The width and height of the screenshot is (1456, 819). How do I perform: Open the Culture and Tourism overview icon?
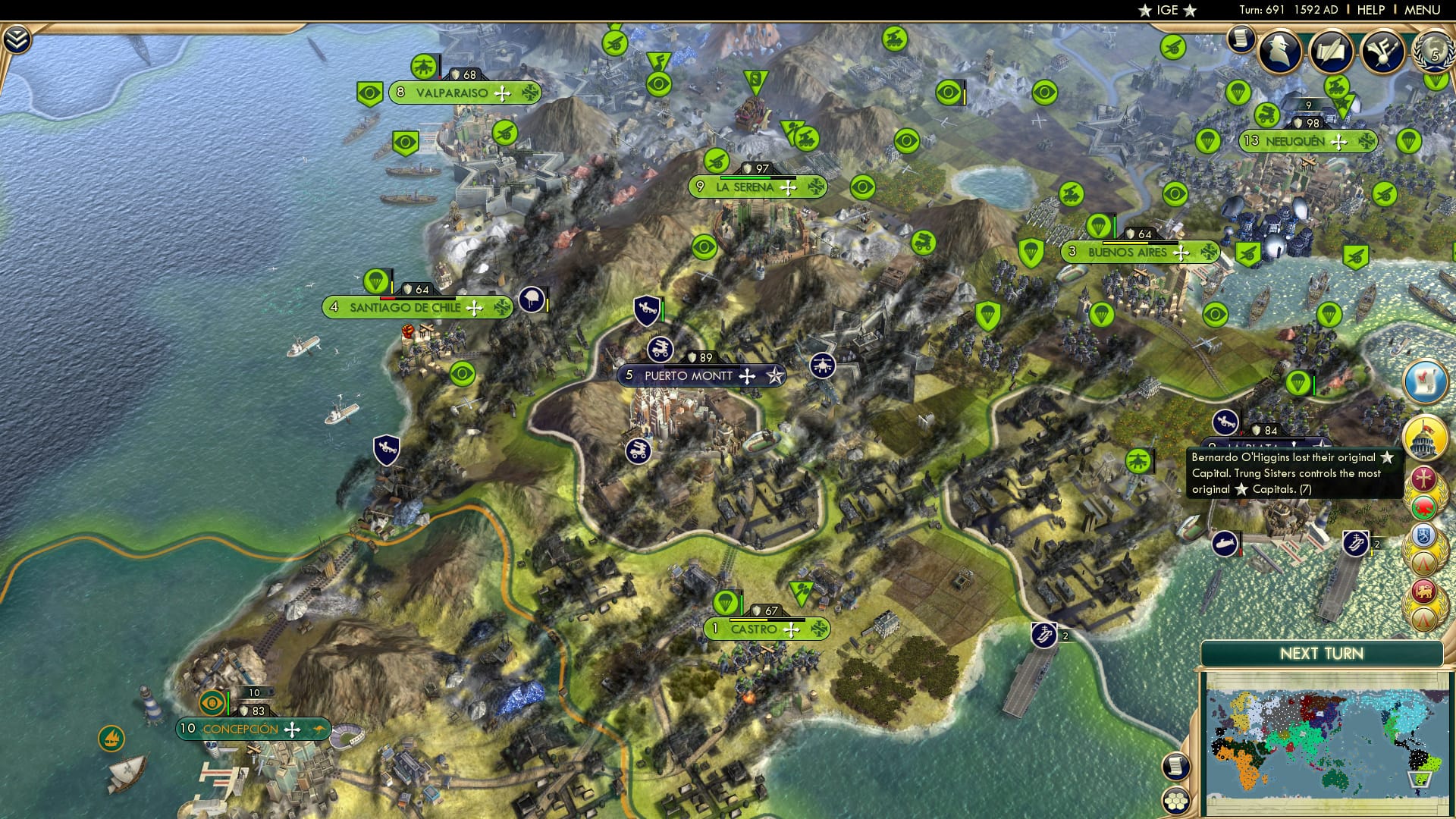[x=1383, y=53]
